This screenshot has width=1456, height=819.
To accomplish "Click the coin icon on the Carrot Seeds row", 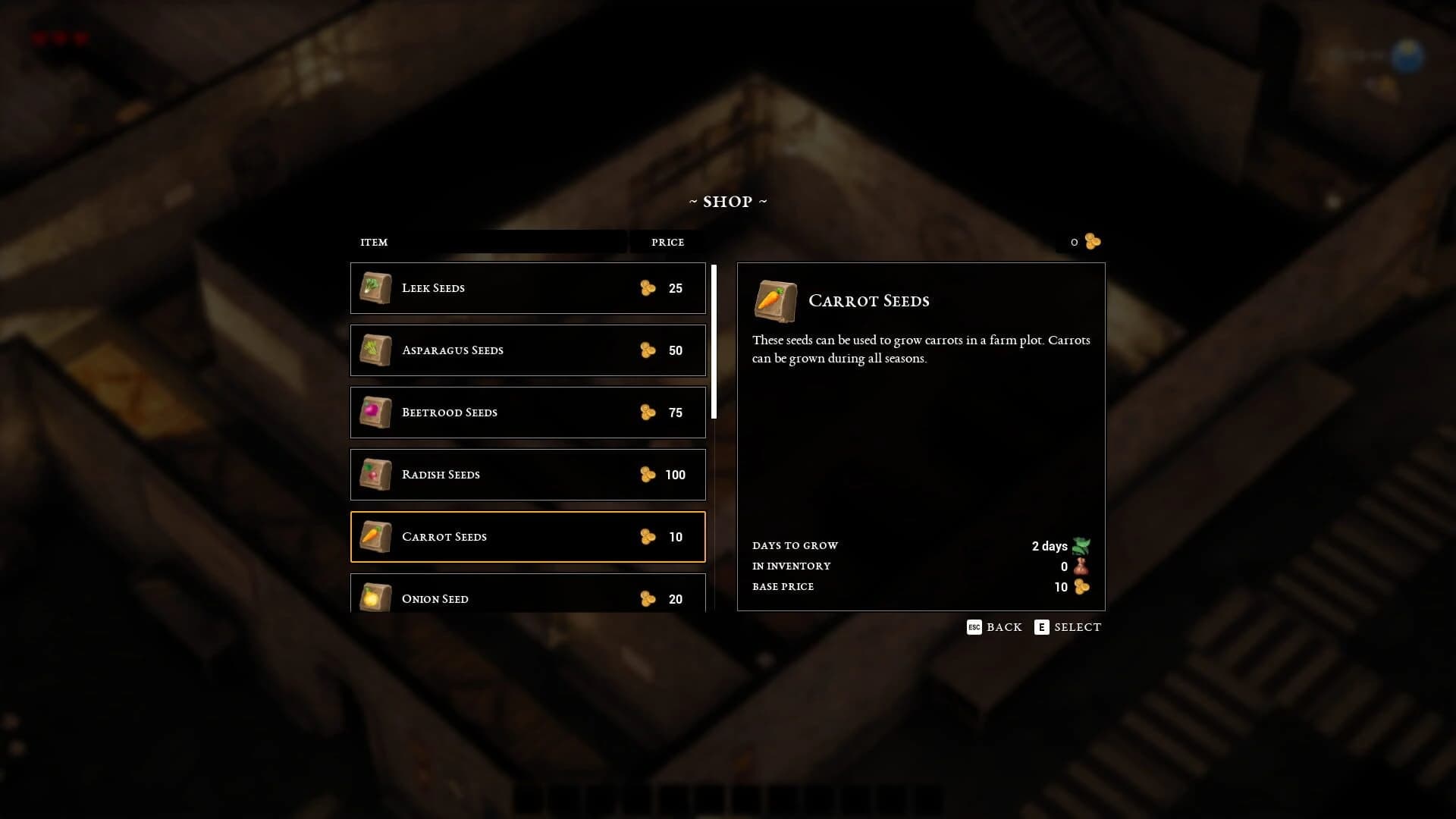I will pyautogui.click(x=648, y=537).
